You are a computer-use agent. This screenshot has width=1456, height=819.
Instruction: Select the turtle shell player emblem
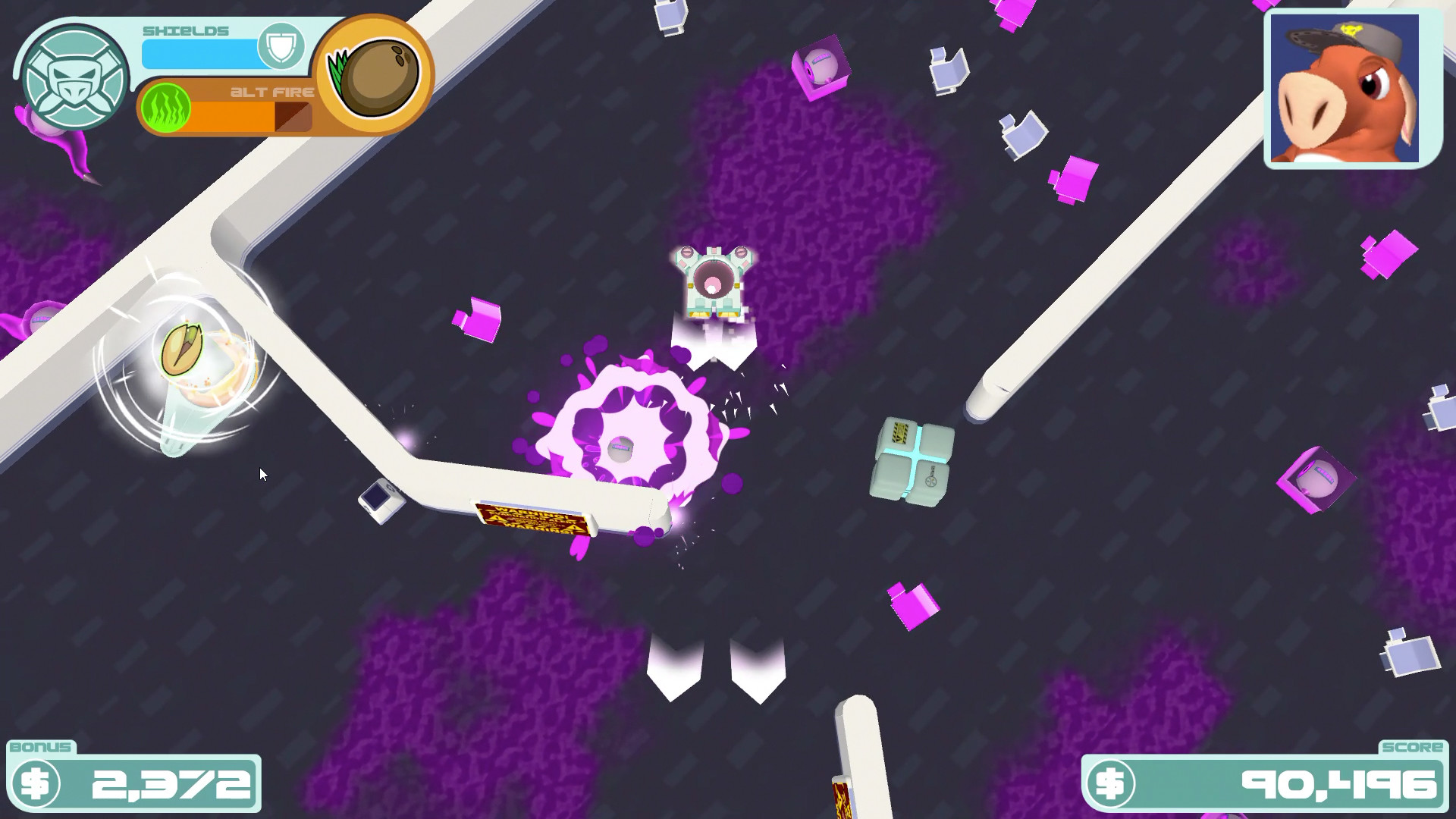(x=74, y=76)
